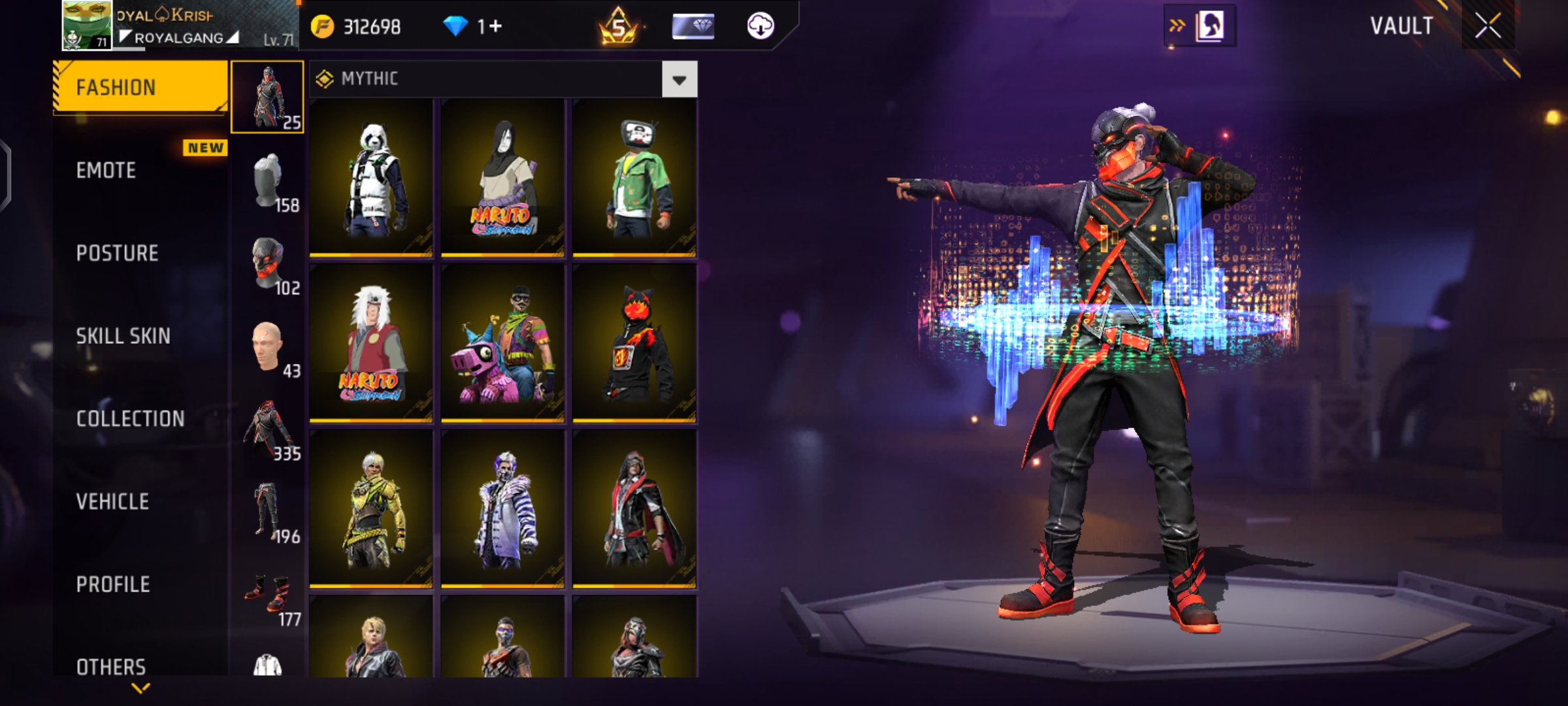
Task: Open the shoes subcategory (177)
Action: [268, 596]
